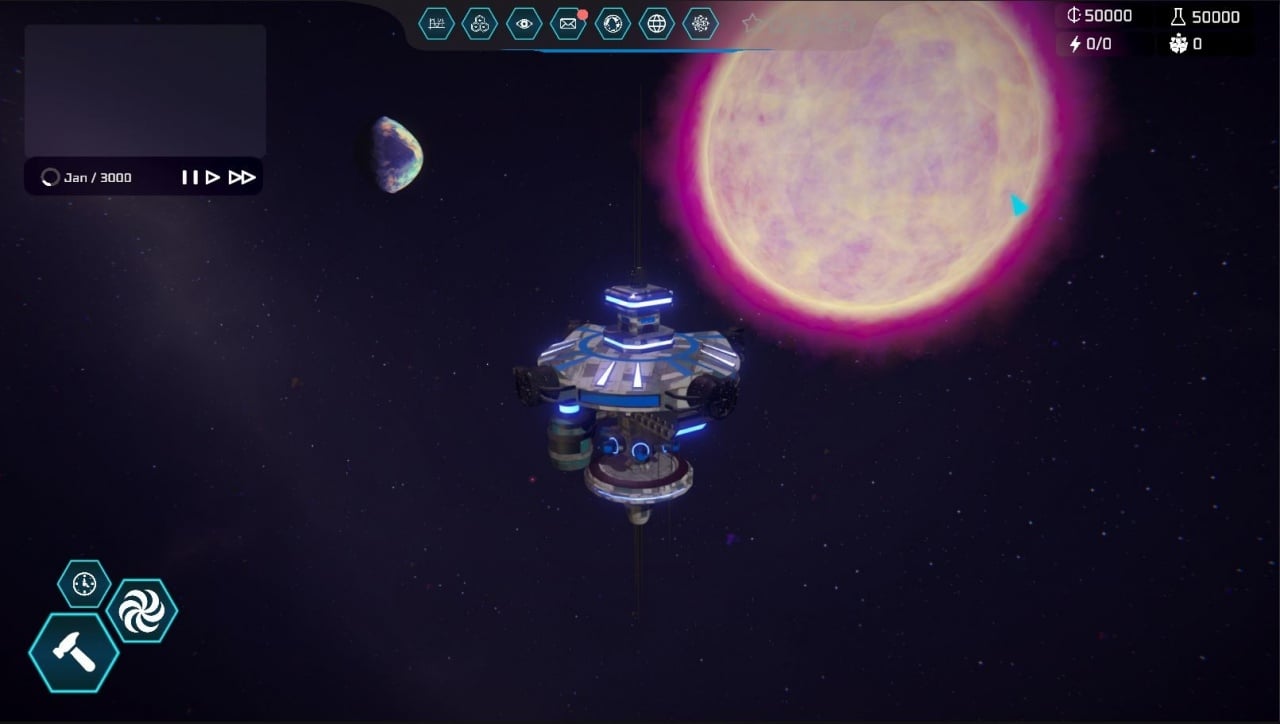Click the empty minimap panel
1280x724 pixels.
[x=145, y=90]
